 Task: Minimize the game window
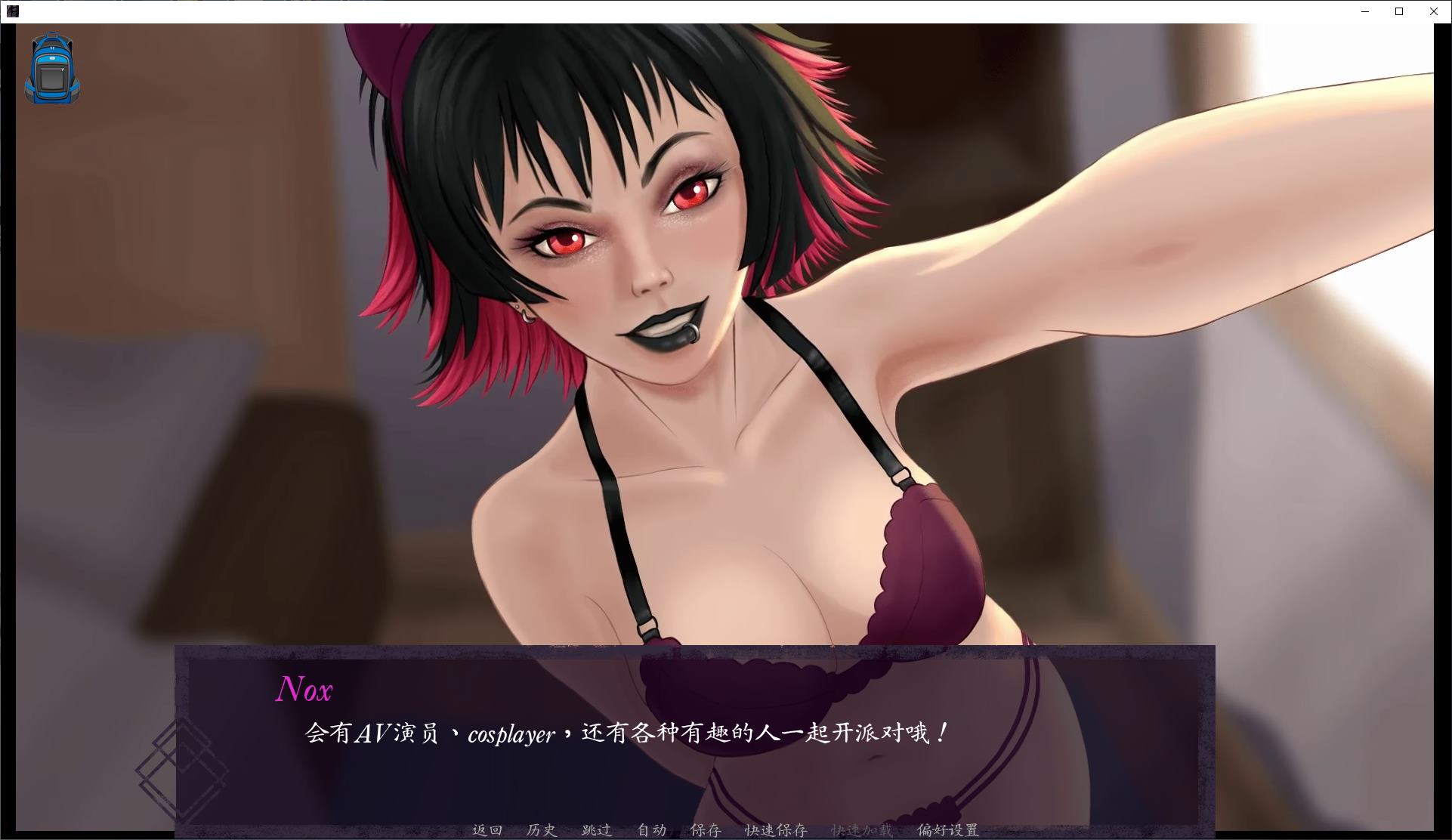[1364, 11]
